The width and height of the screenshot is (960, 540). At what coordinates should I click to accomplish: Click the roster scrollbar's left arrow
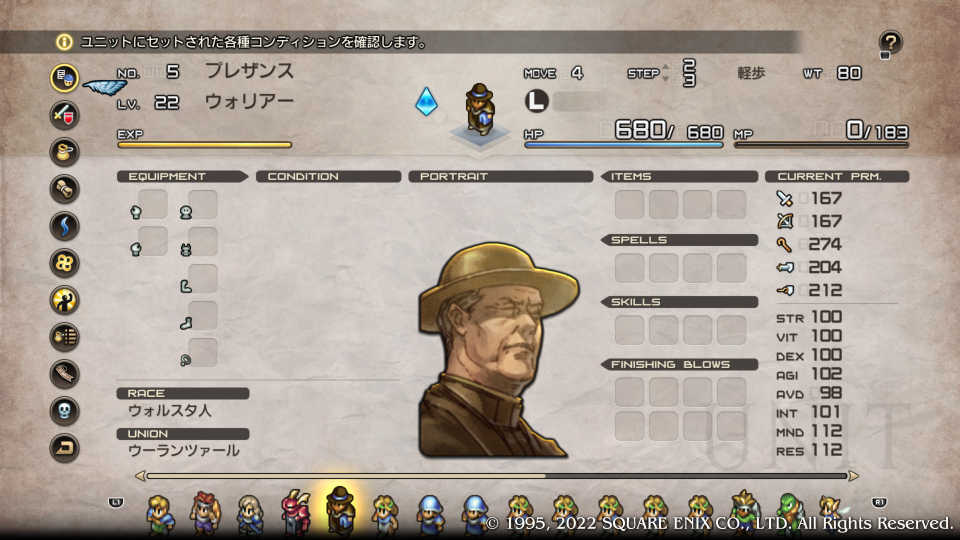point(139,476)
